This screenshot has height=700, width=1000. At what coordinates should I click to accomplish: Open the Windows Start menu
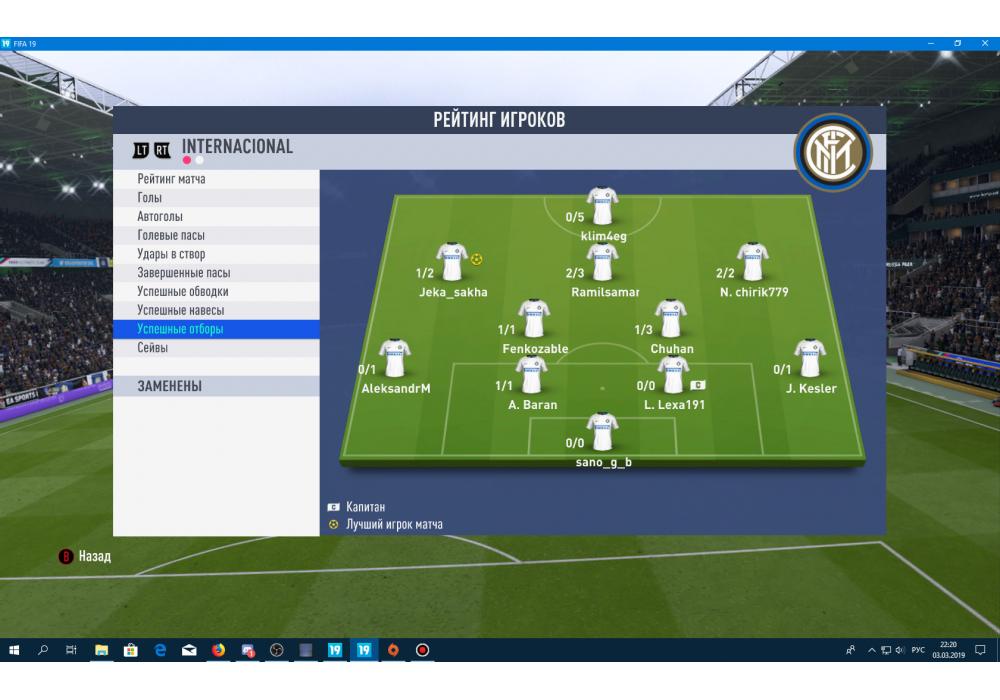(x=14, y=650)
